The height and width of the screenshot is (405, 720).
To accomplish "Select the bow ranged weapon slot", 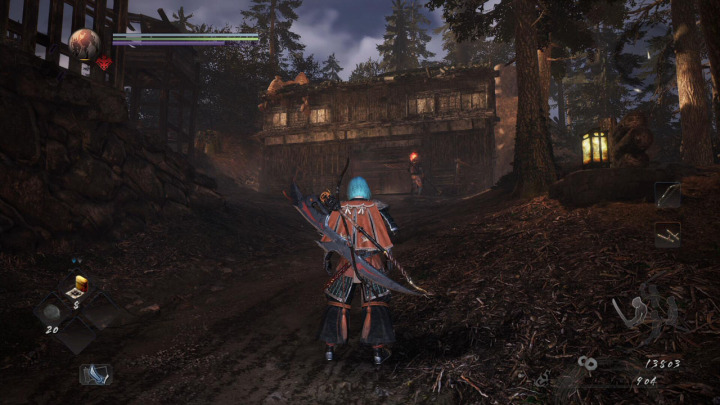I will pyautogui.click(x=667, y=195).
